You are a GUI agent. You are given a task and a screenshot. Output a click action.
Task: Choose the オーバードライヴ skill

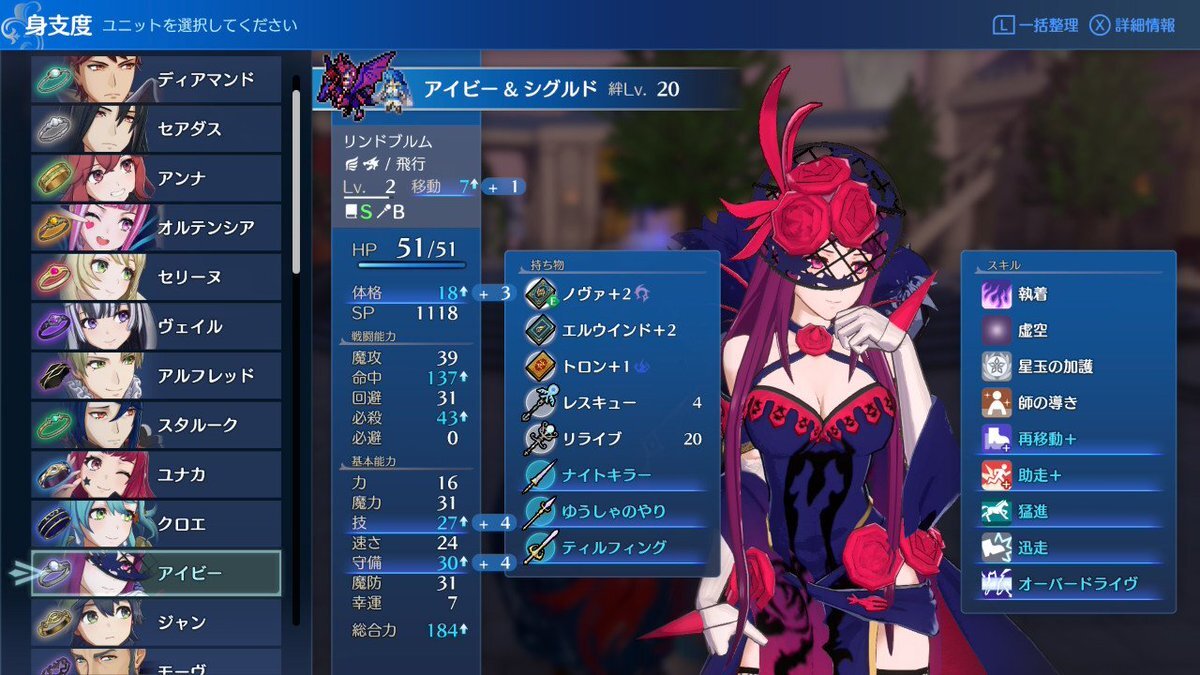[1070, 583]
